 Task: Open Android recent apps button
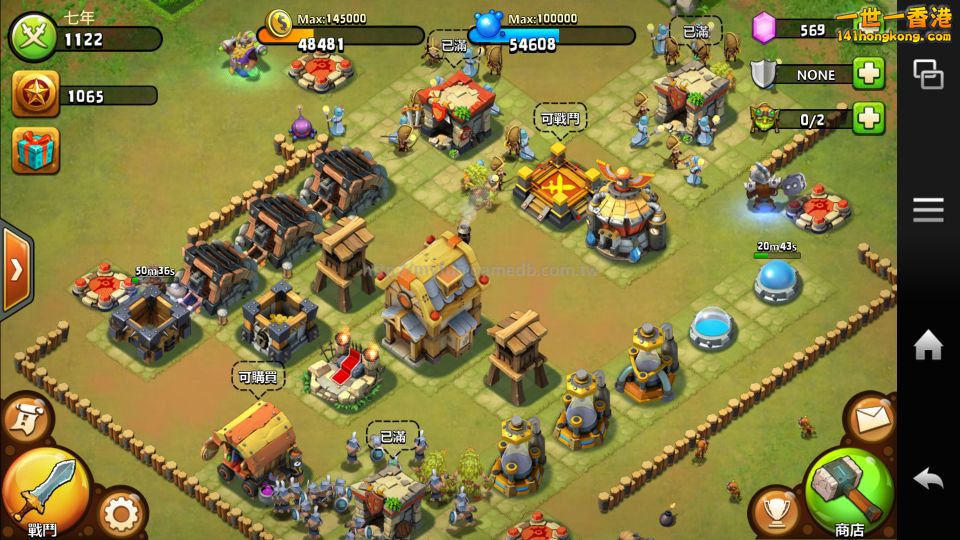[928, 75]
